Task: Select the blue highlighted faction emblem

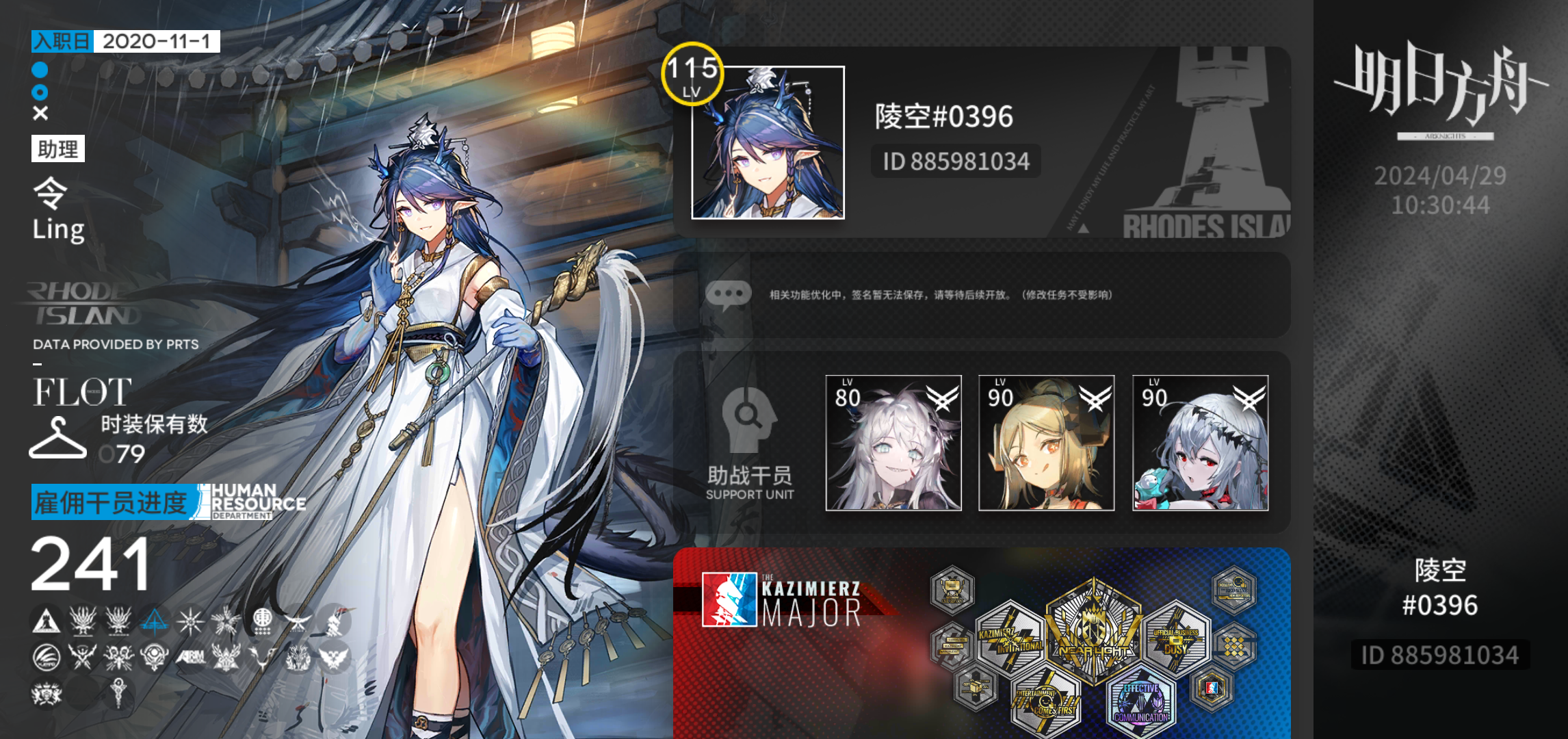Action: pos(154,622)
